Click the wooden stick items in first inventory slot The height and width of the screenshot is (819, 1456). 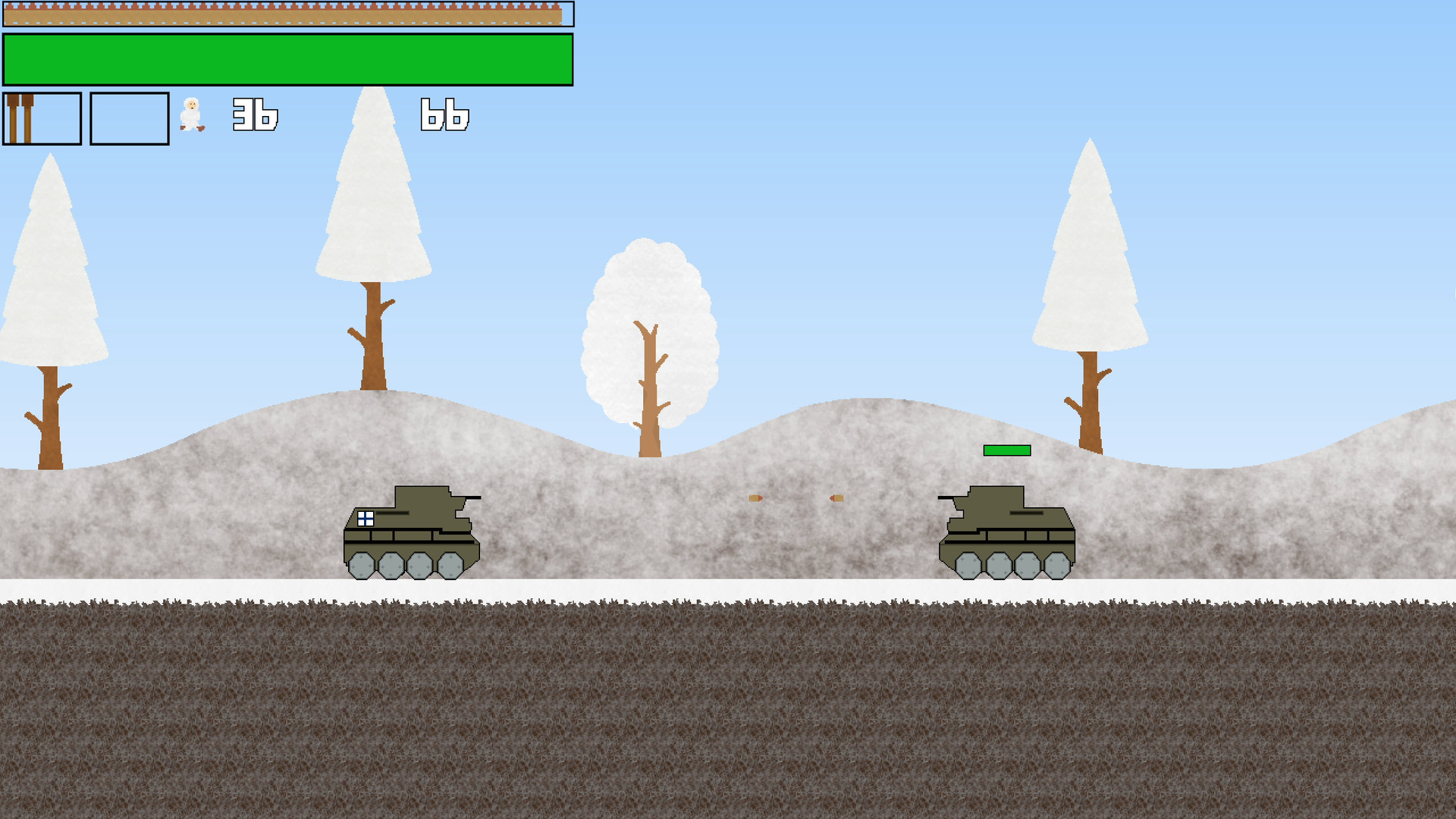[23, 118]
